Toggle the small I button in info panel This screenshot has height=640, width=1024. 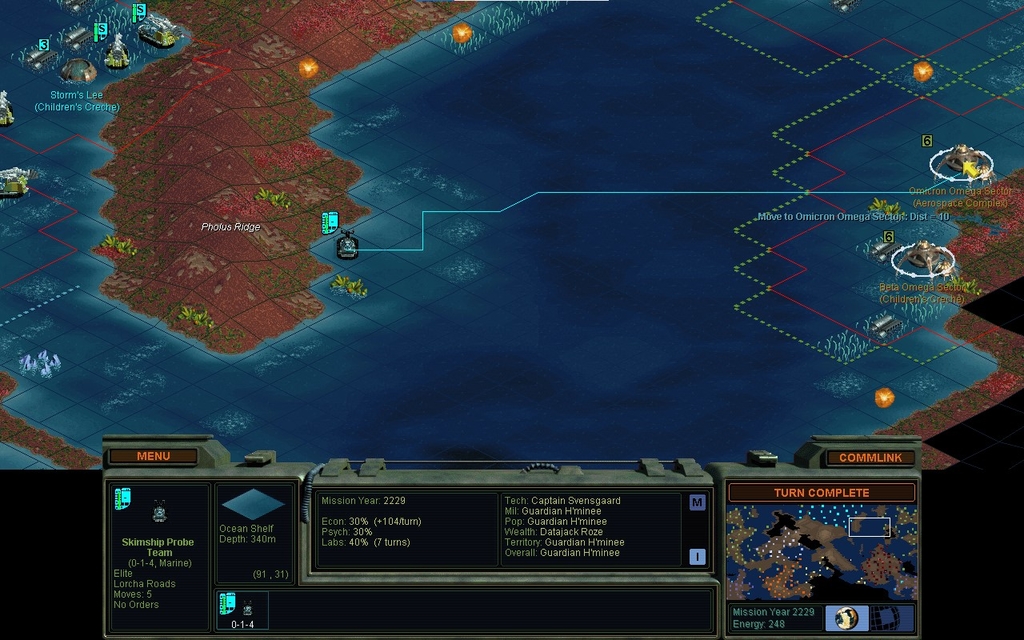click(x=697, y=557)
